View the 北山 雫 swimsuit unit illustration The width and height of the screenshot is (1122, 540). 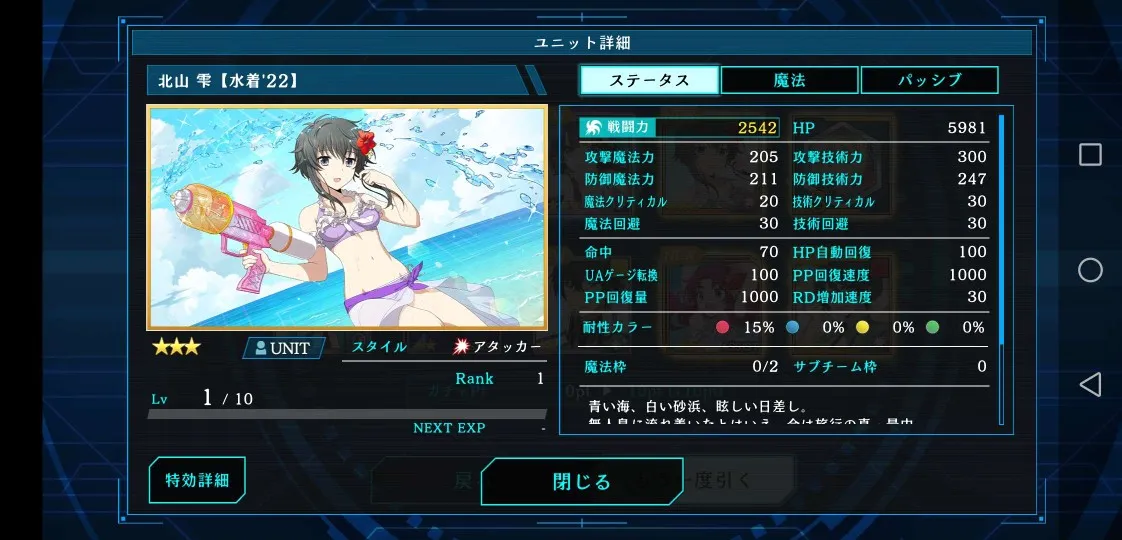click(x=347, y=217)
